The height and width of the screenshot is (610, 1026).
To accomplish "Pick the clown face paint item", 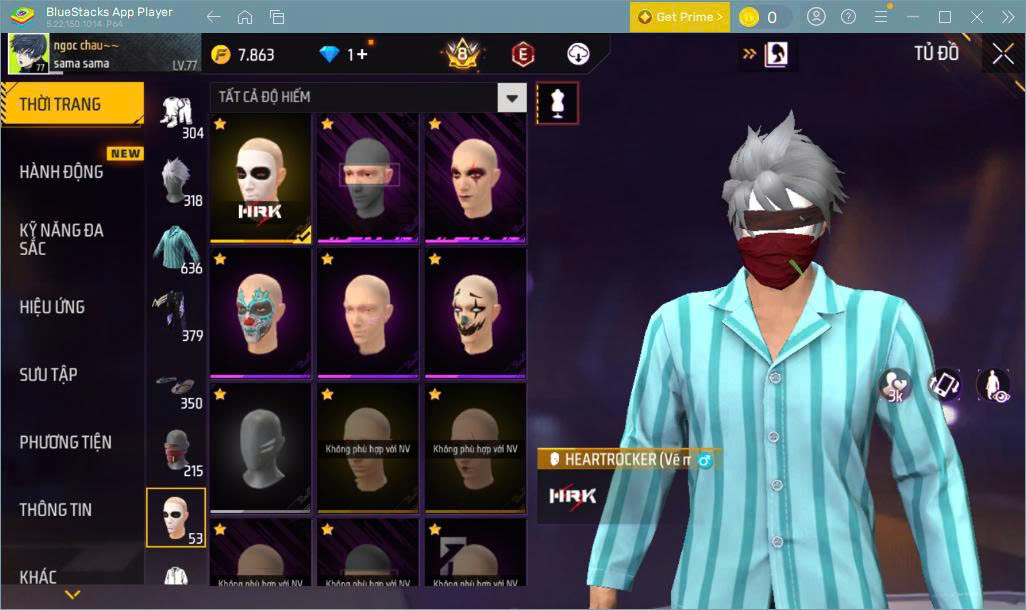I will (476, 313).
